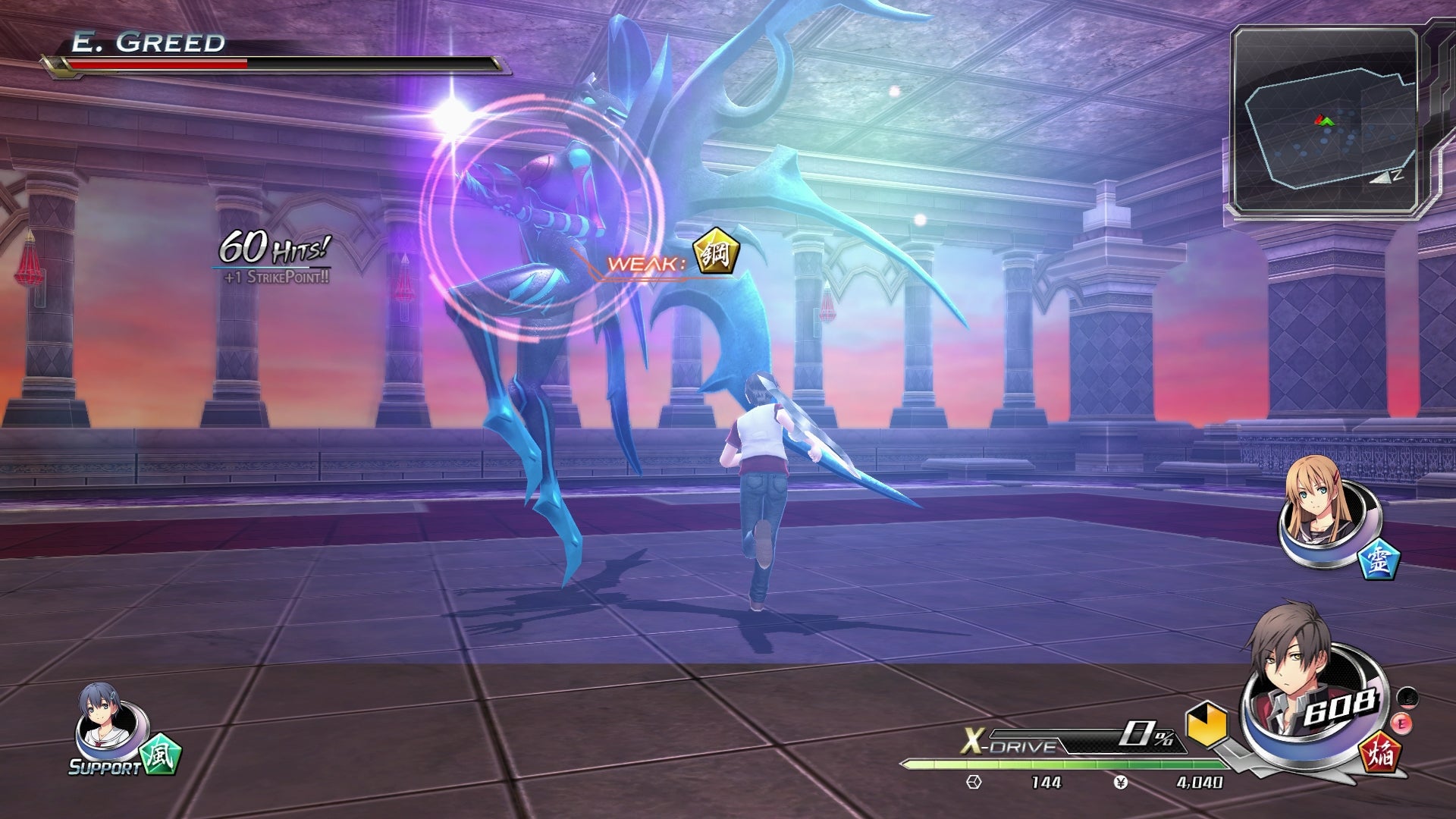
Task: Open the minimap in the corner
Action: point(1325,120)
